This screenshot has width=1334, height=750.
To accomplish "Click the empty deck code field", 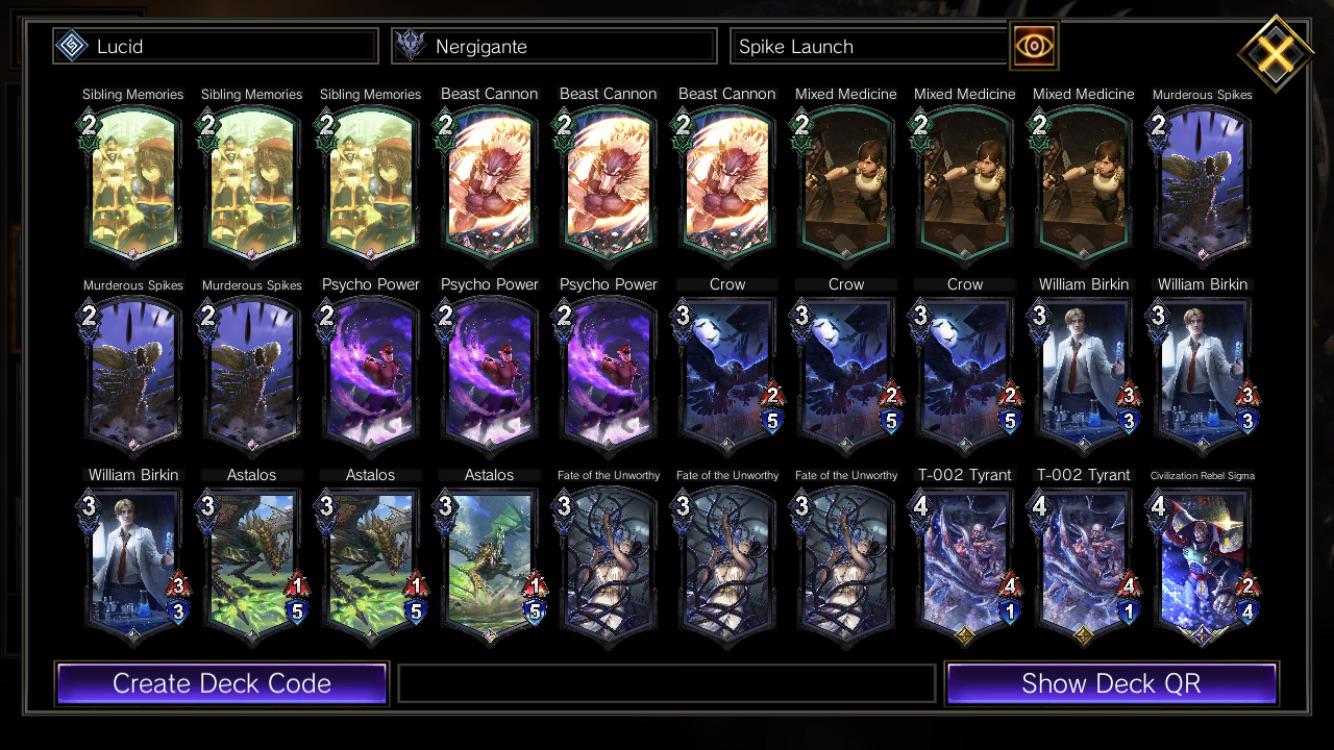I will pos(667,683).
